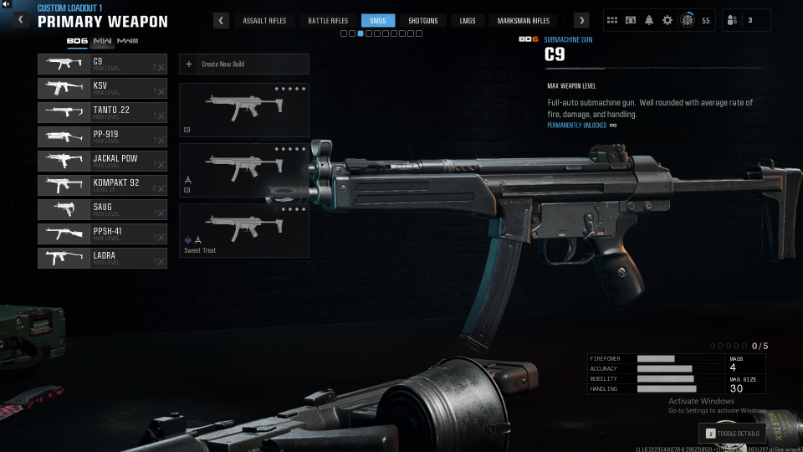Image resolution: width=803 pixels, height=452 pixels.
Task: Switch to the Shotguns category
Action: point(423,20)
